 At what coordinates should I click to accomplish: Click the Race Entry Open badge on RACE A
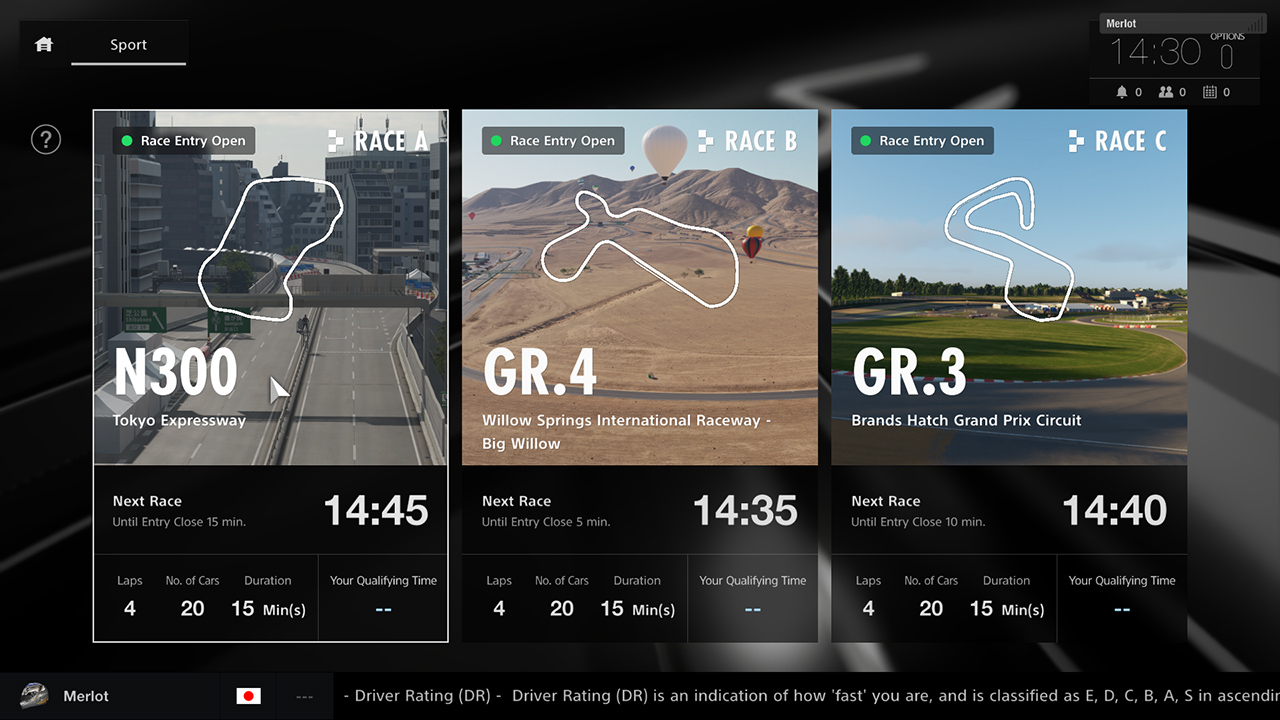point(183,140)
